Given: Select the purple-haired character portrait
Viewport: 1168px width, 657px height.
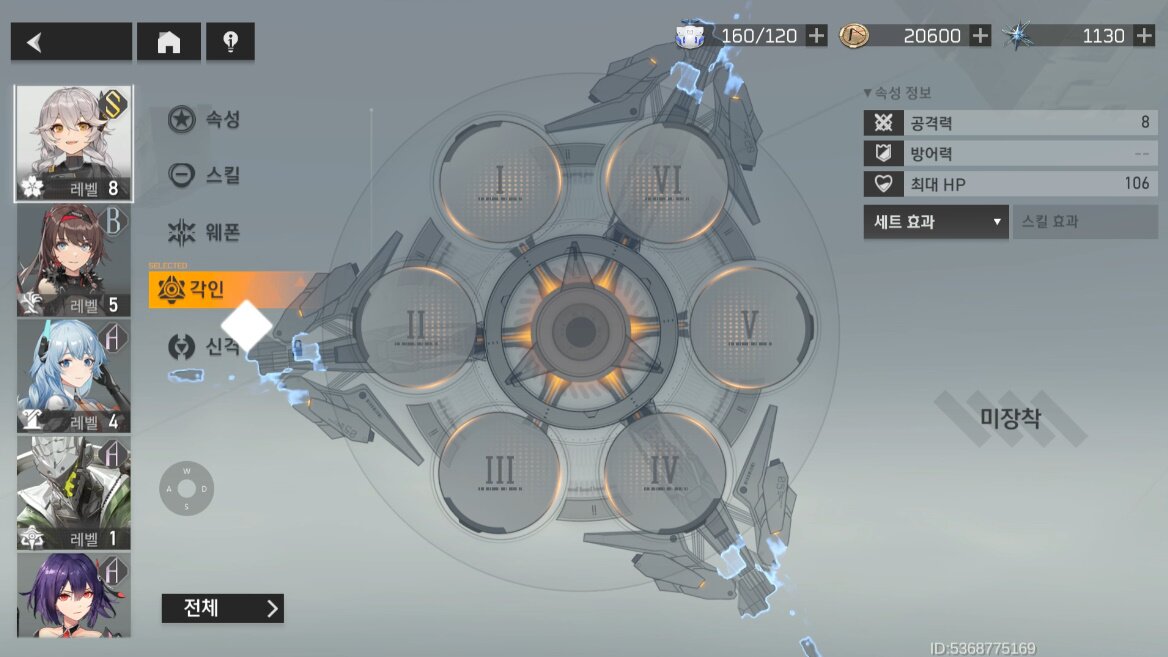Looking at the screenshot, I should click(73, 595).
